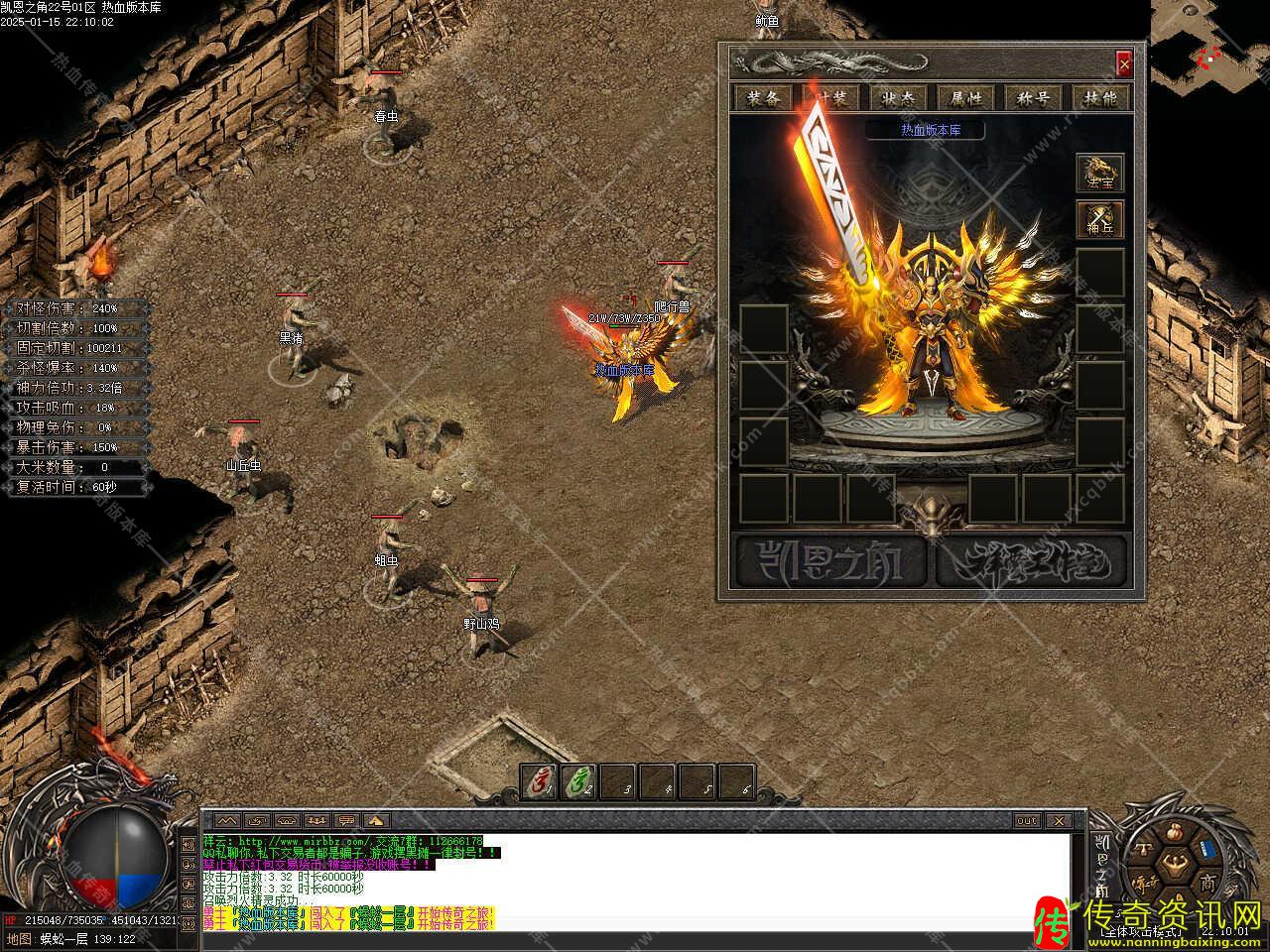View the 称号 titles tab
This screenshot has width=1270, height=952.
click(1033, 97)
